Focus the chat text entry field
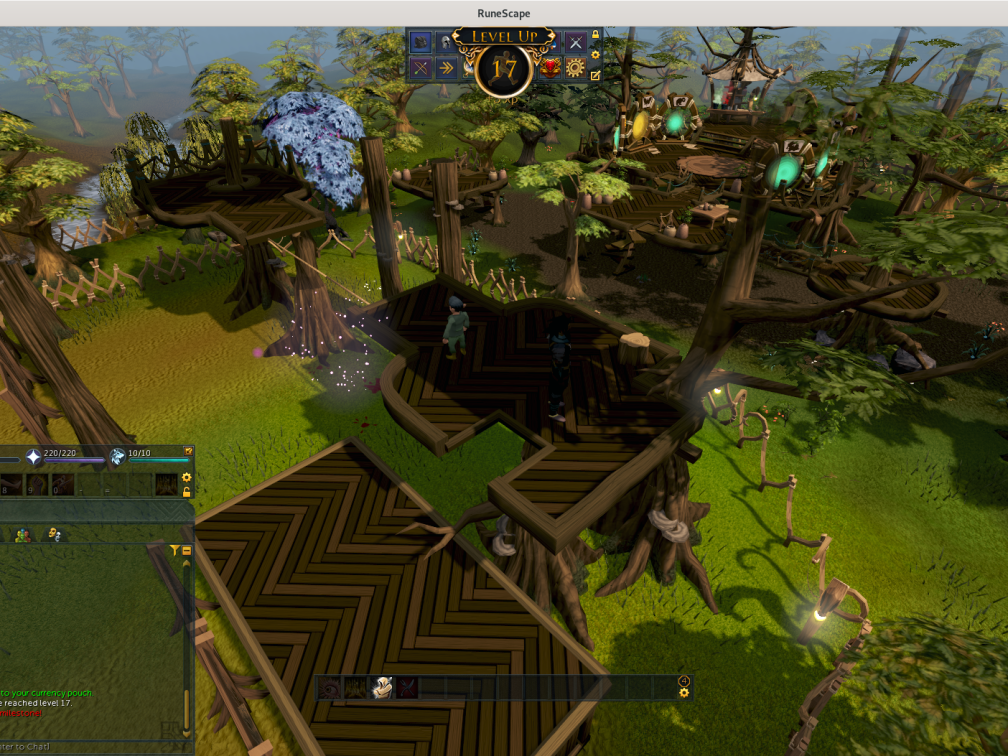 (x=80, y=746)
